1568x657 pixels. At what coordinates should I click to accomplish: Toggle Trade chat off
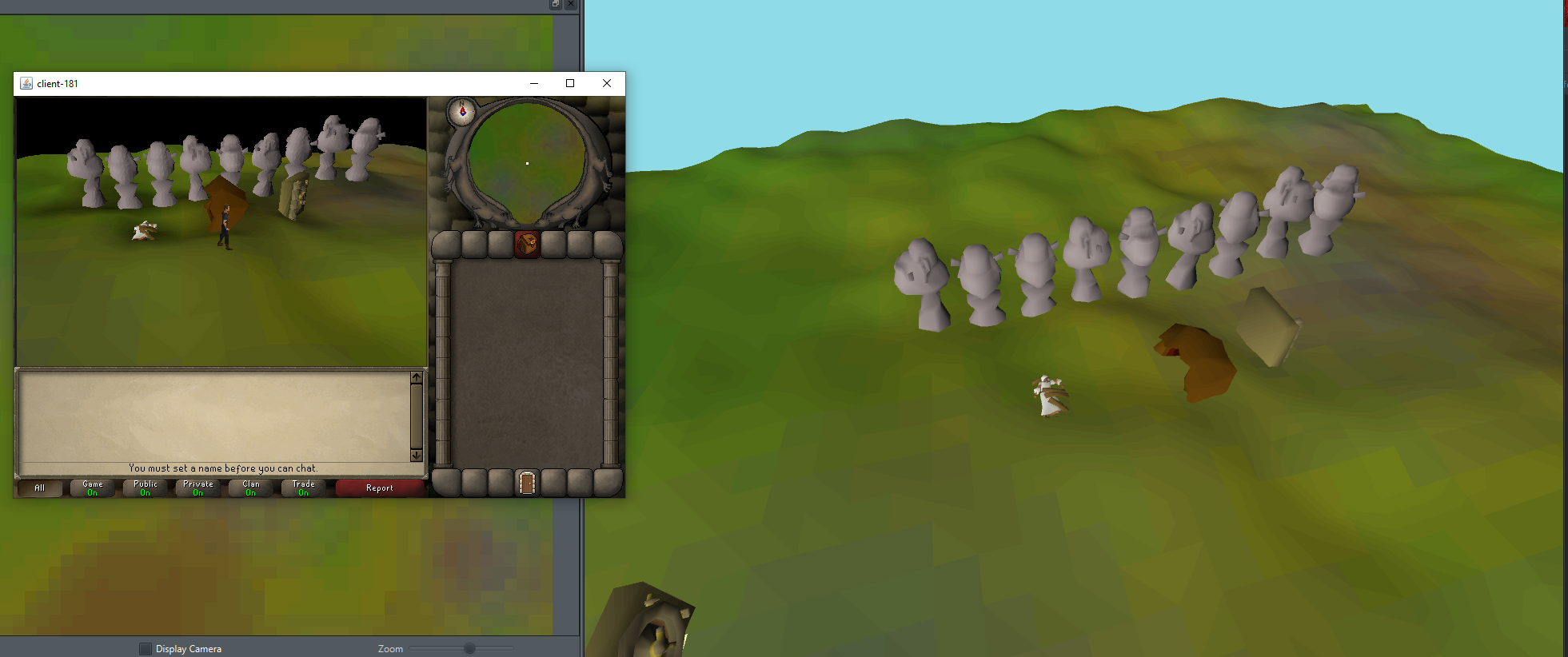304,488
